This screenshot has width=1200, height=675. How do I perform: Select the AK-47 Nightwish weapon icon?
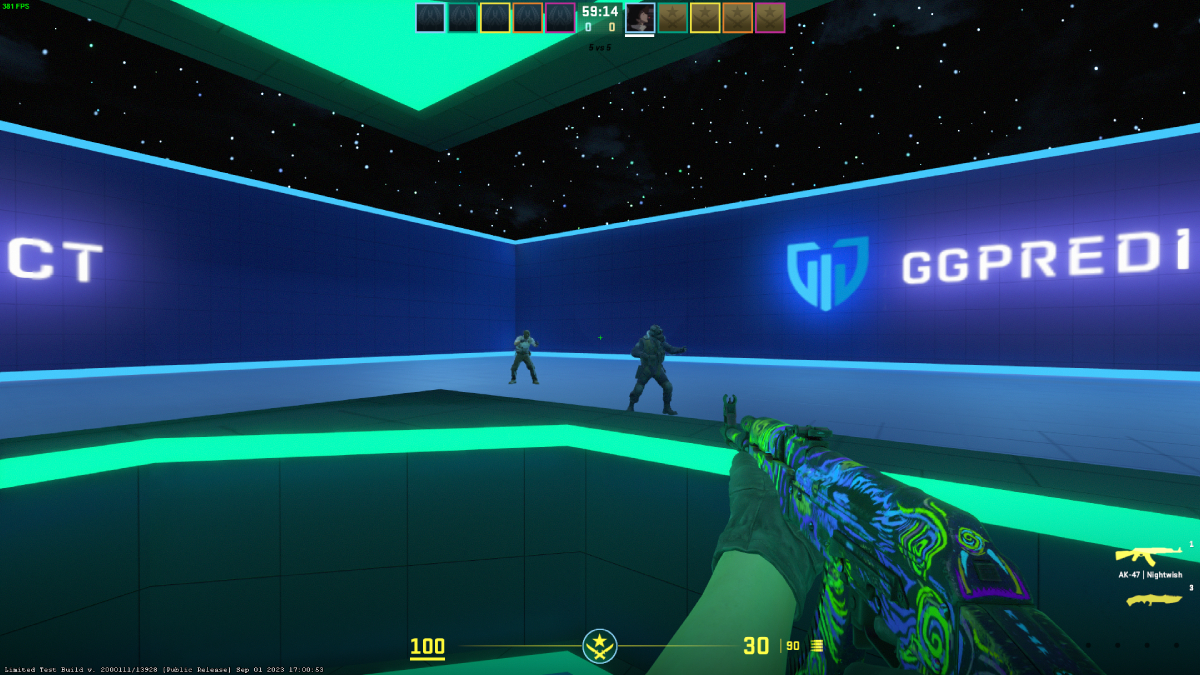click(x=1149, y=555)
